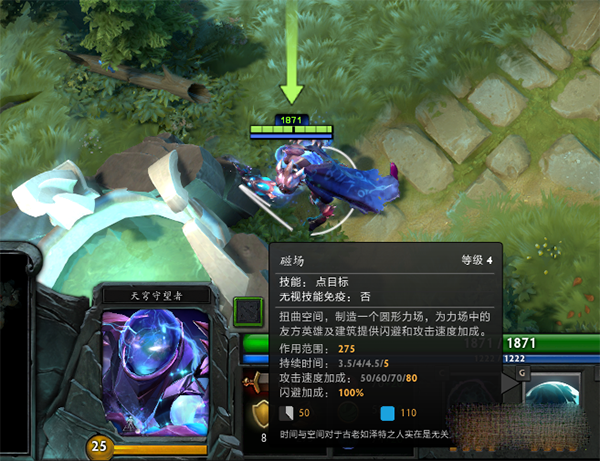Click the small green-bordered square icon
600x461 pixels.
click(248, 313)
